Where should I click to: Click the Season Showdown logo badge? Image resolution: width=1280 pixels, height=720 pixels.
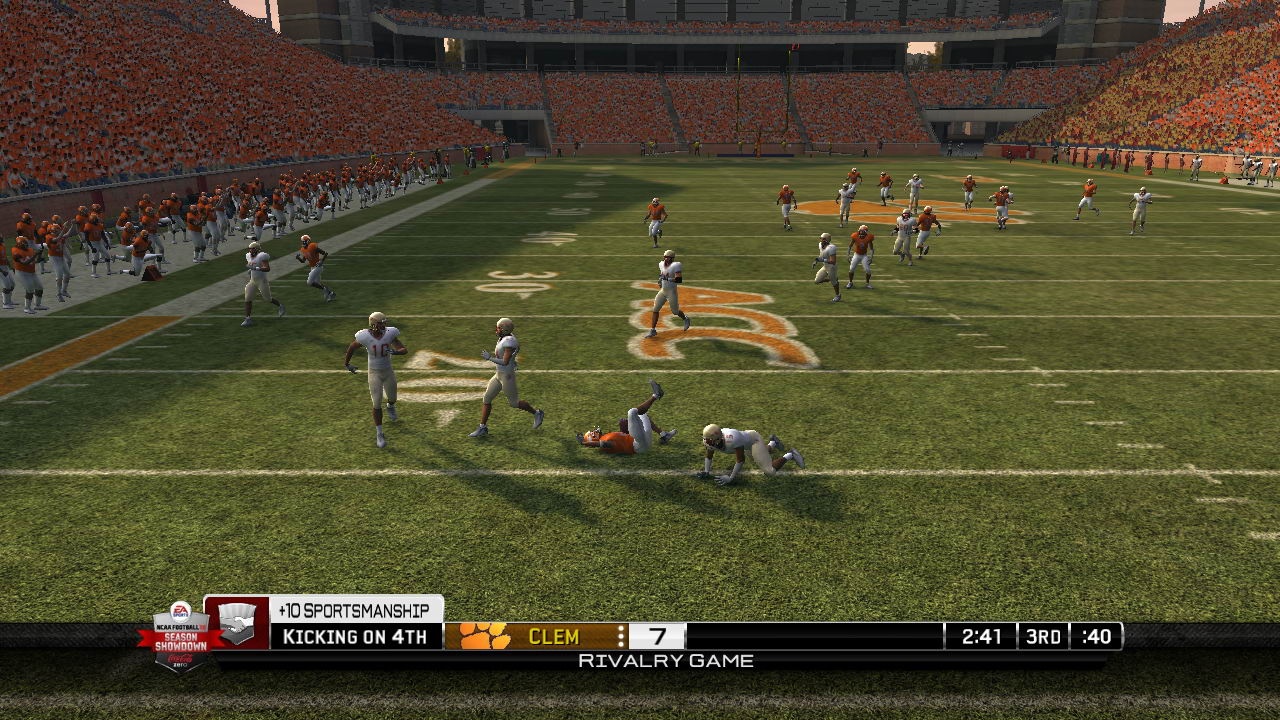pos(180,635)
